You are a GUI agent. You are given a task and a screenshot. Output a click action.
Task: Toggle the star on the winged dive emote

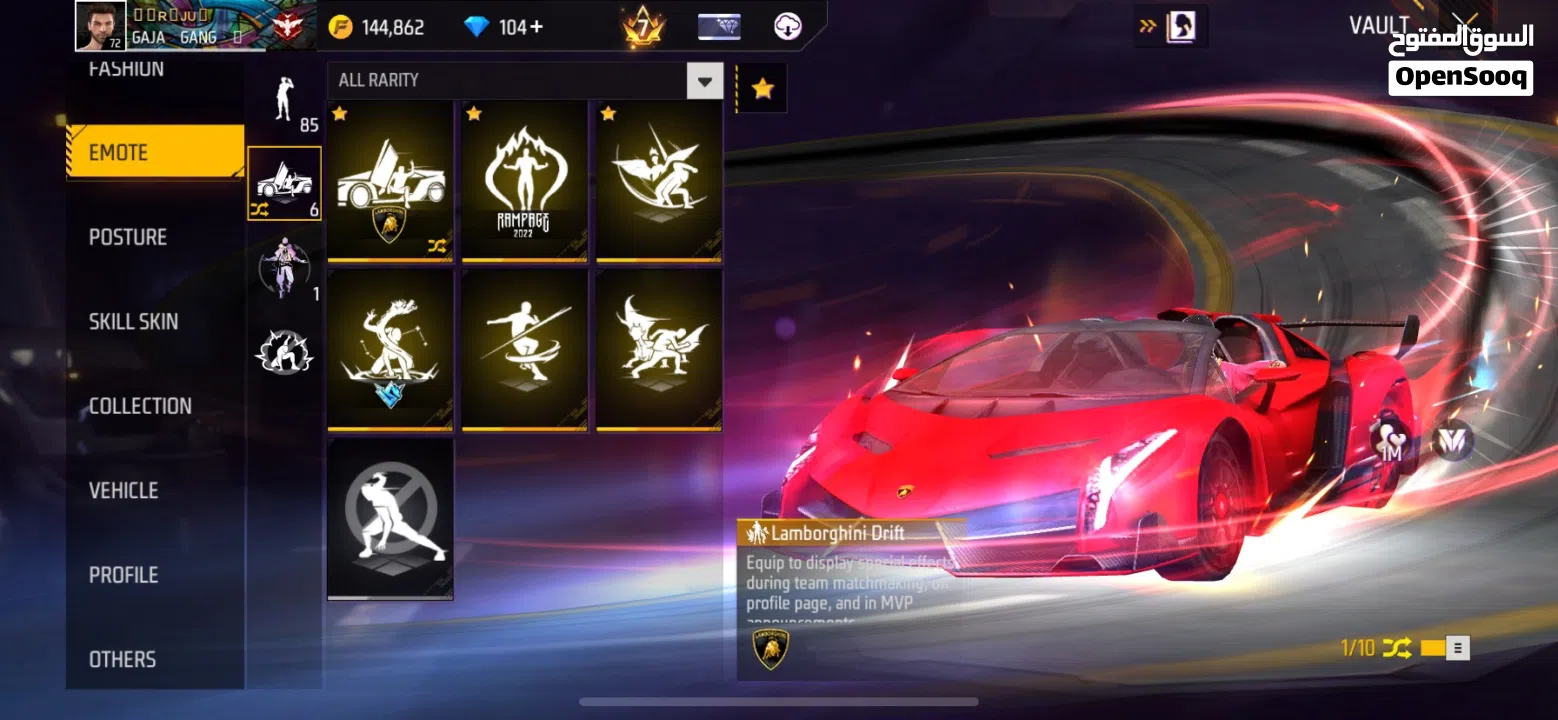[607, 115]
